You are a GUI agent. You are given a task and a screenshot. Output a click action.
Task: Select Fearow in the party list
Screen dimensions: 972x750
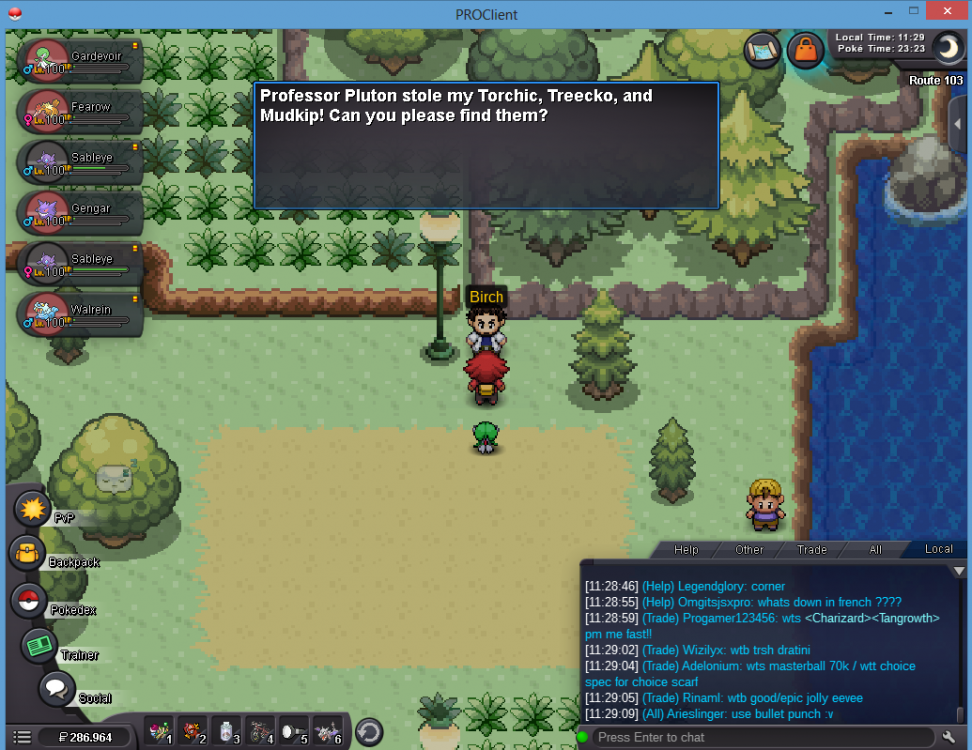(80, 111)
